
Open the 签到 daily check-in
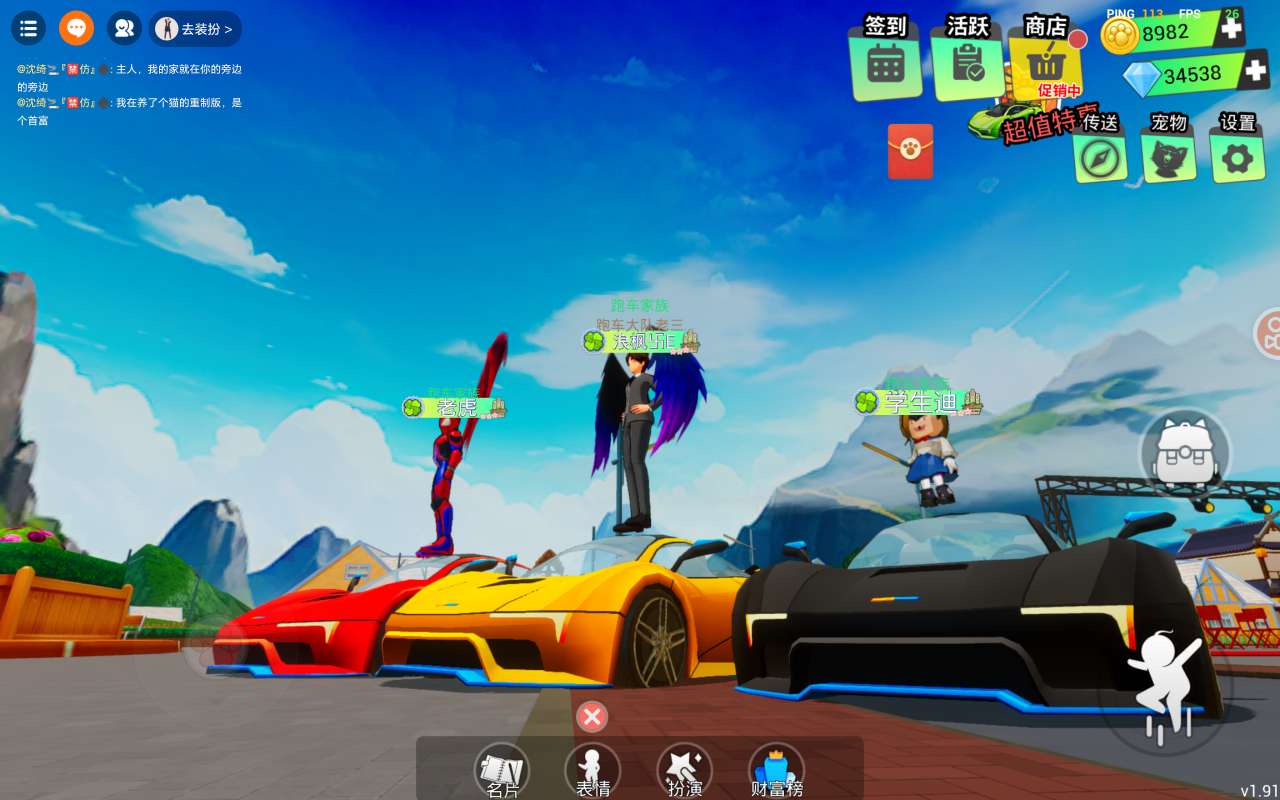[885, 62]
